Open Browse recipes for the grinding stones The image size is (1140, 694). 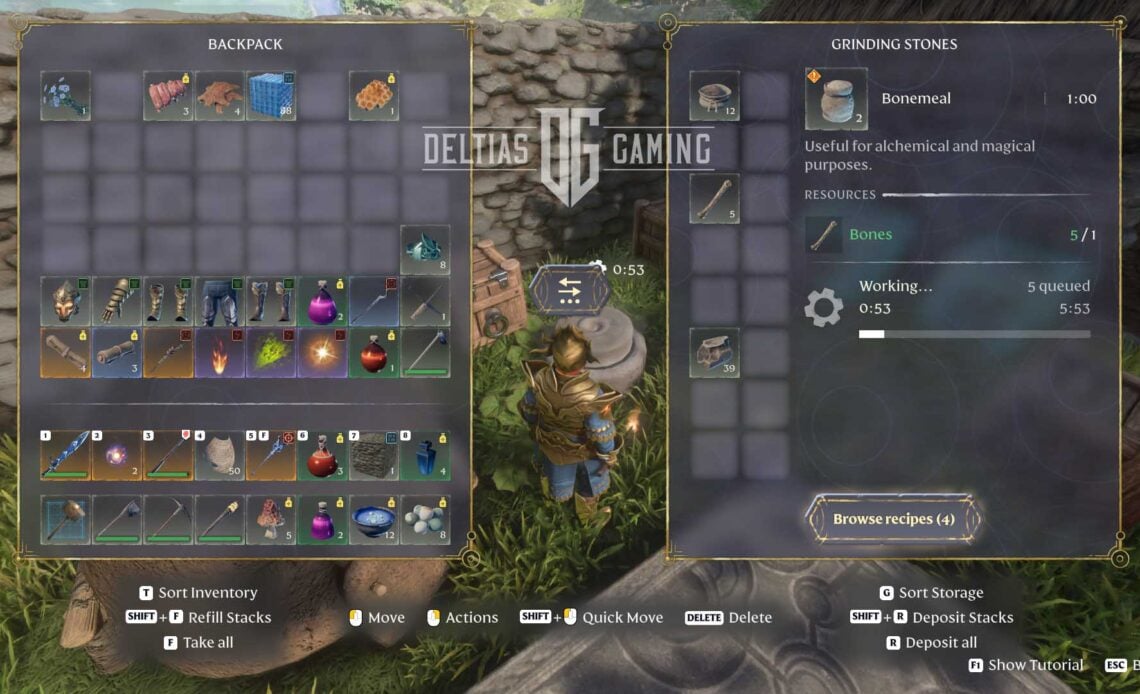tap(893, 519)
